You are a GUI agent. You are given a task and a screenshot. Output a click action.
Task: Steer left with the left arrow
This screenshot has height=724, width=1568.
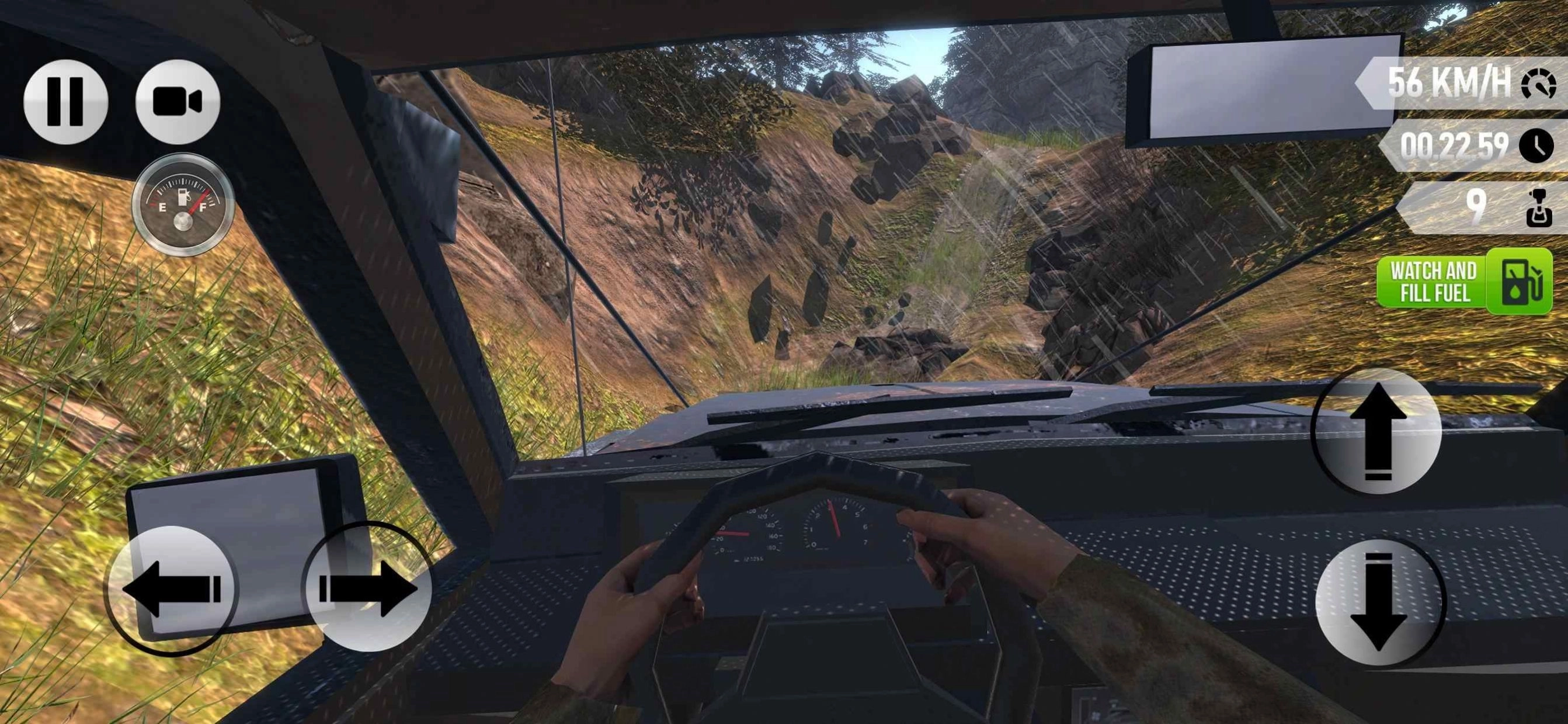(172, 589)
